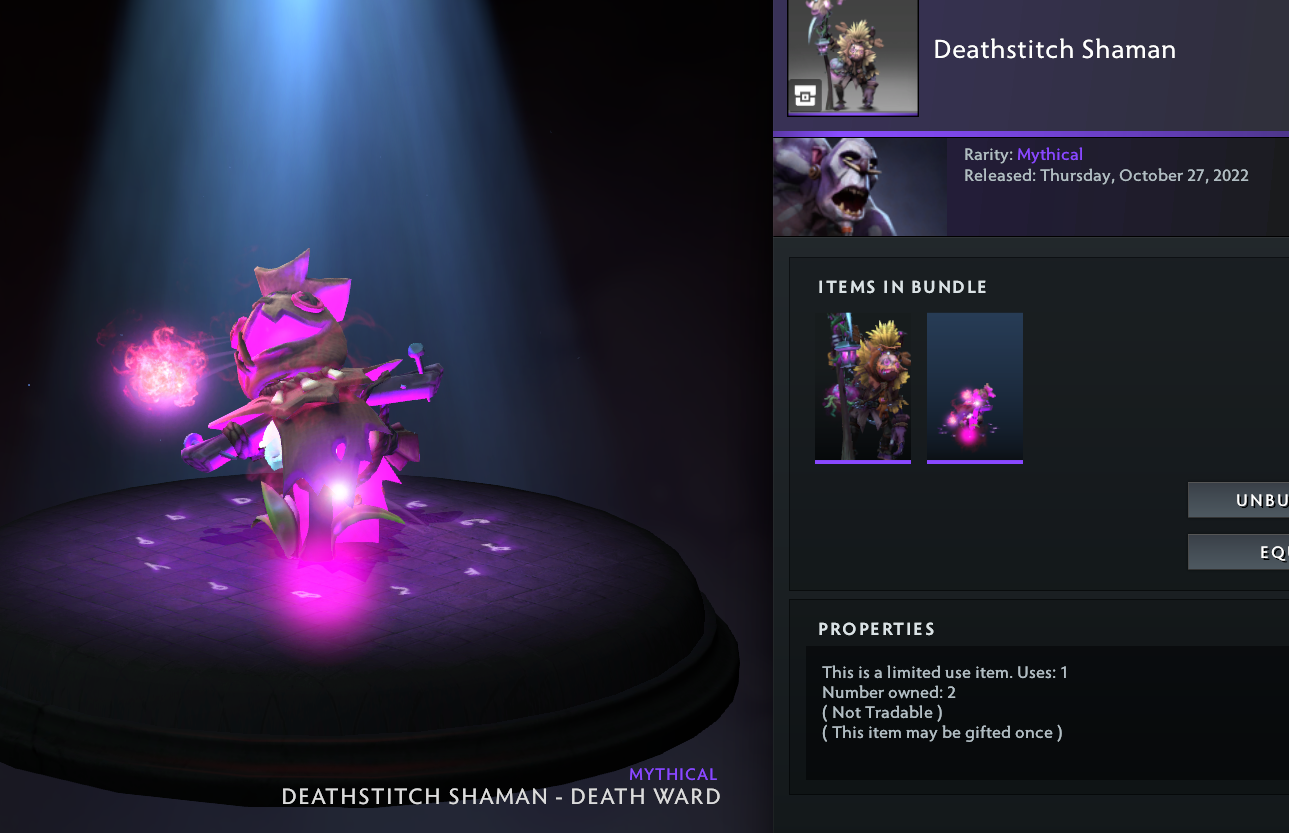Open the Deathstitch Shaman bundle portrait
The height and width of the screenshot is (833, 1289).
[852, 57]
